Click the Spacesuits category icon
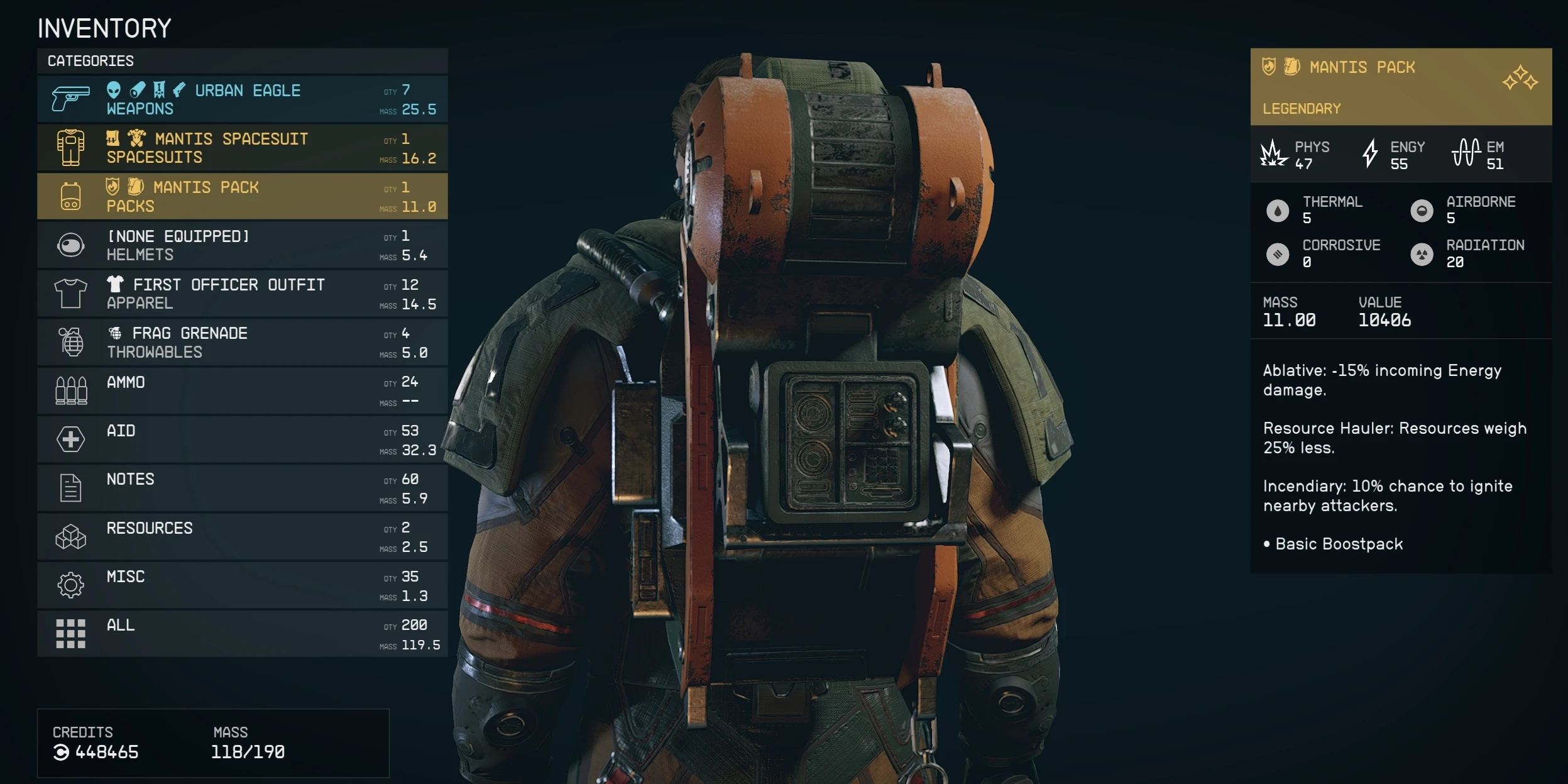Viewport: 1568px width, 784px height. pyautogui.click(x=70, y=146)
